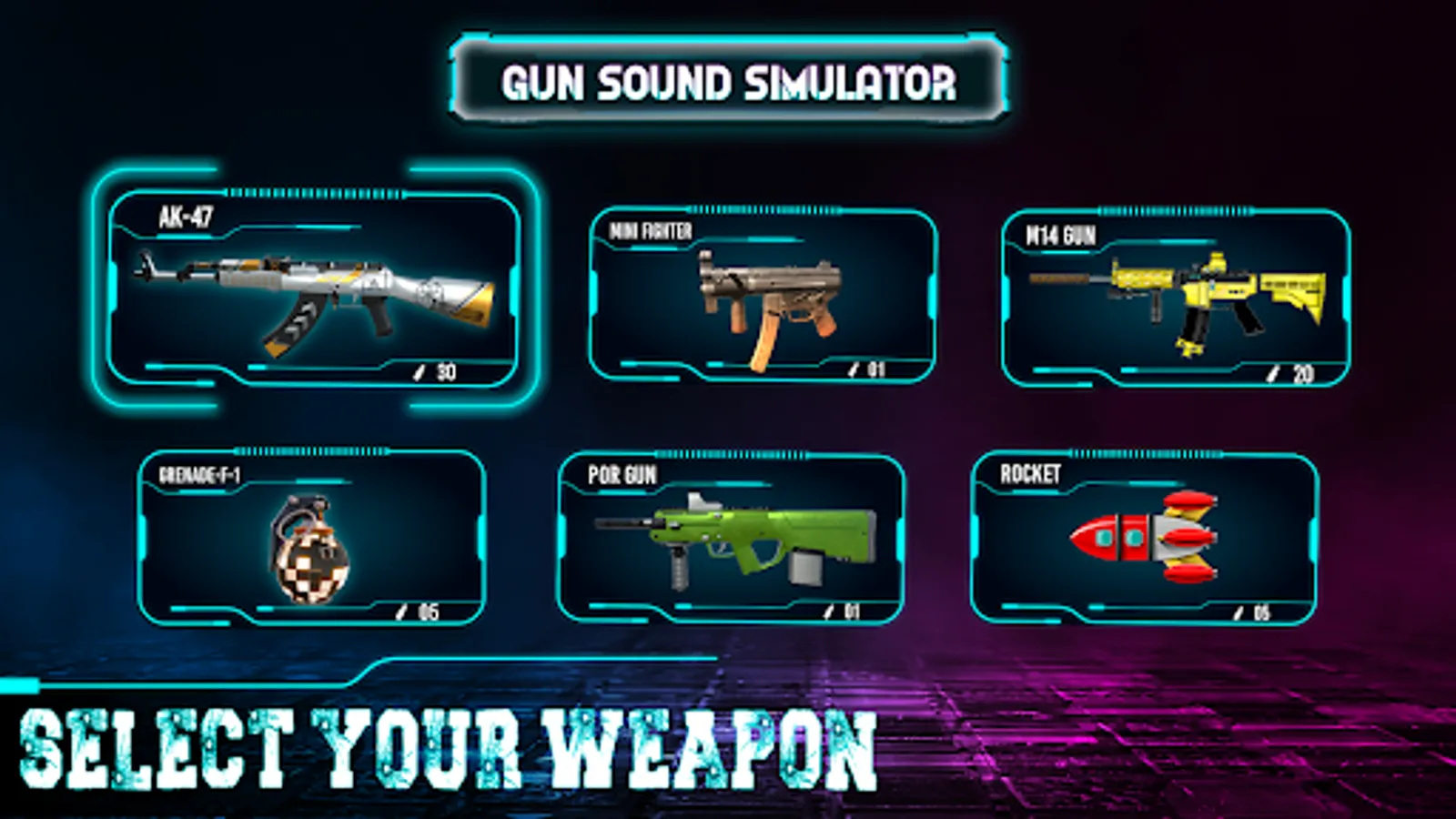Click the ammo count 20 on M14 Gun
Viewport: 1456px width, 819px height.
pyautogui.click(x=1303, y=372)
